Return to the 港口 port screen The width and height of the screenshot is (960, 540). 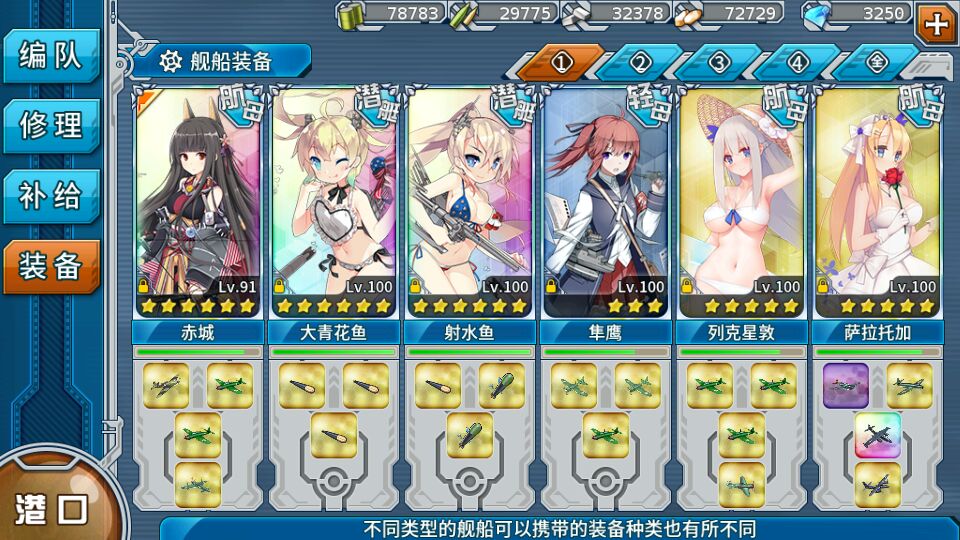click(52, 508)
